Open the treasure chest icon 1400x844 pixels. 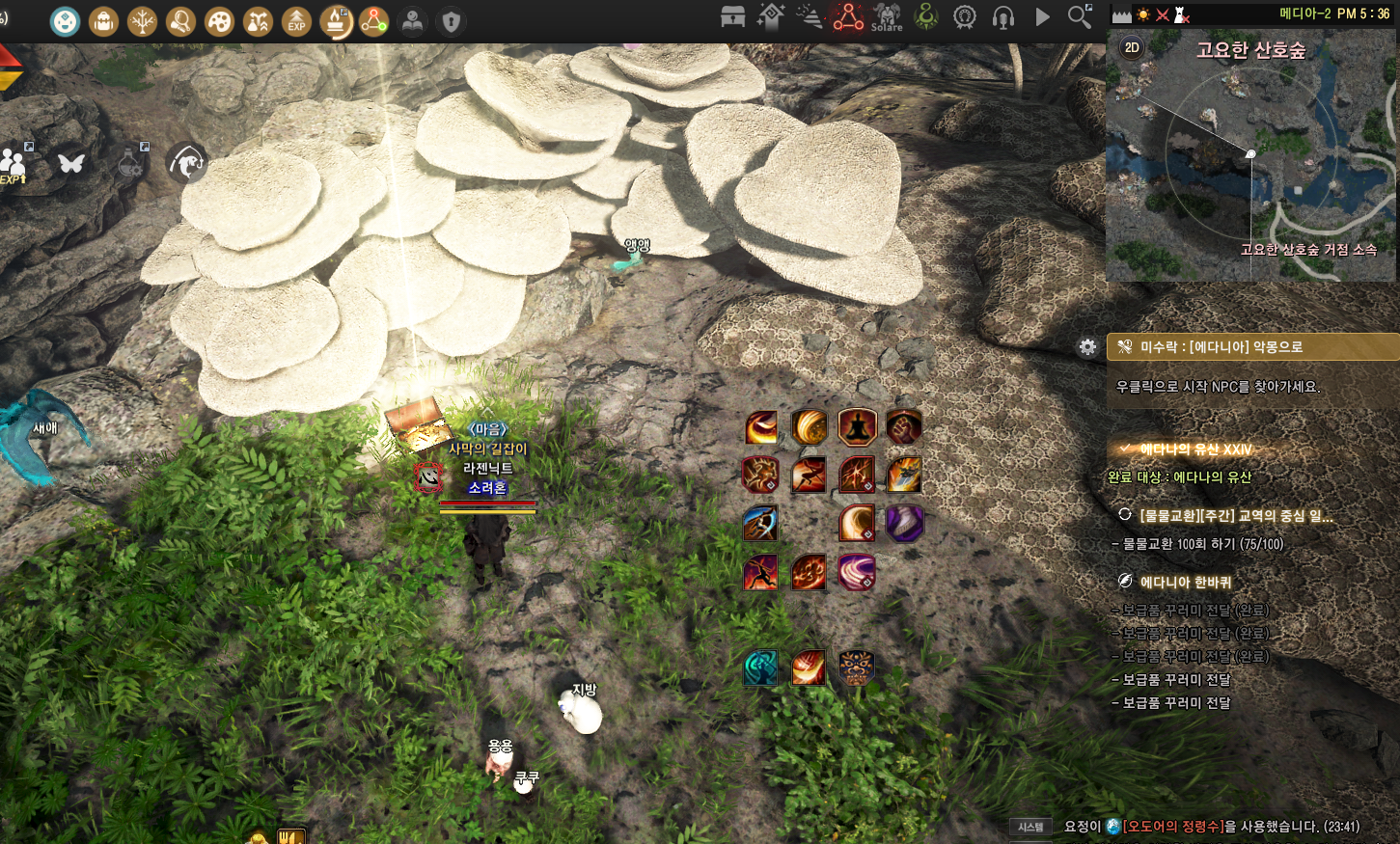click(732, 16)
